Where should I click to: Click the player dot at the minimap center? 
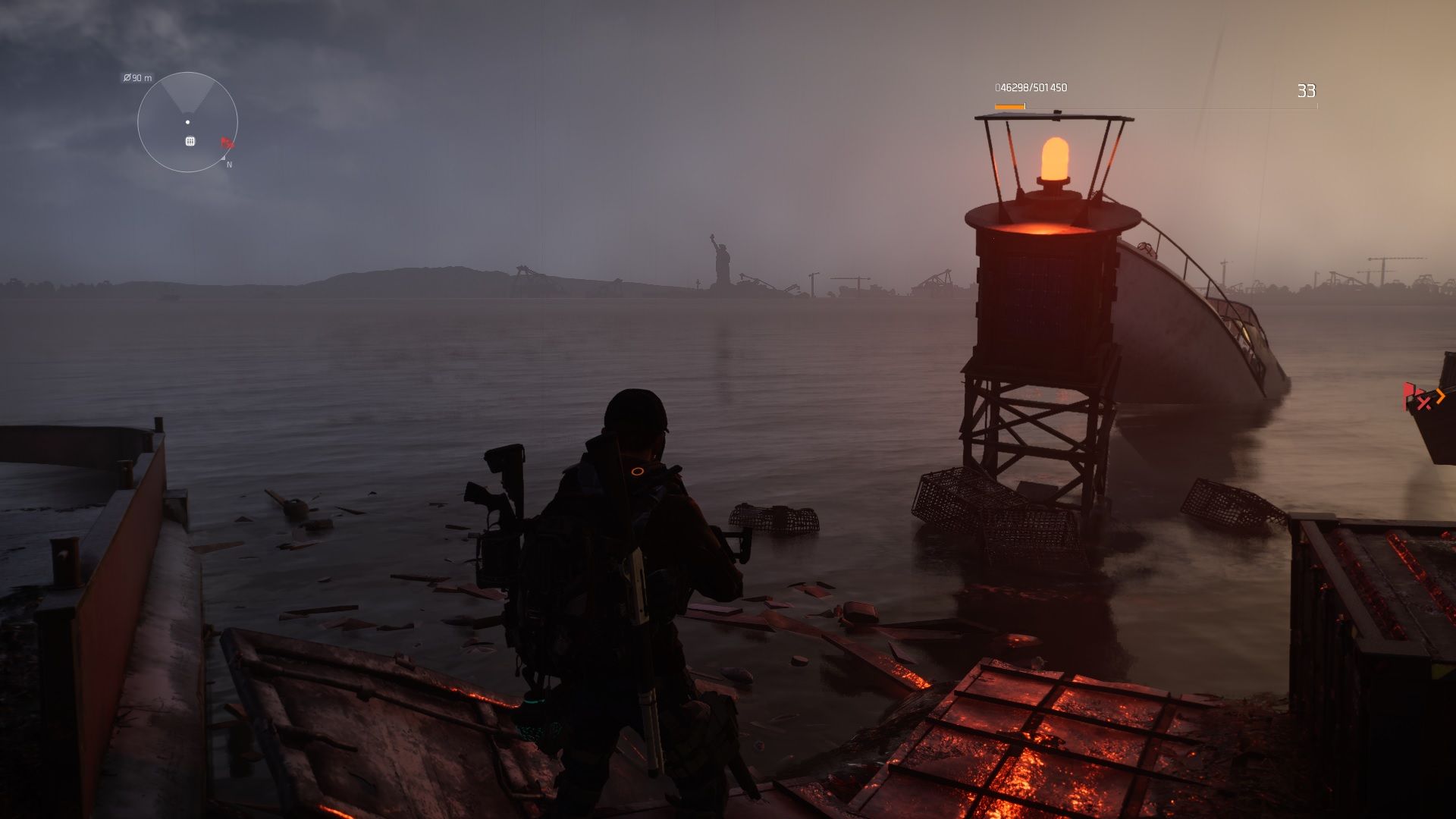click(187, 121)
